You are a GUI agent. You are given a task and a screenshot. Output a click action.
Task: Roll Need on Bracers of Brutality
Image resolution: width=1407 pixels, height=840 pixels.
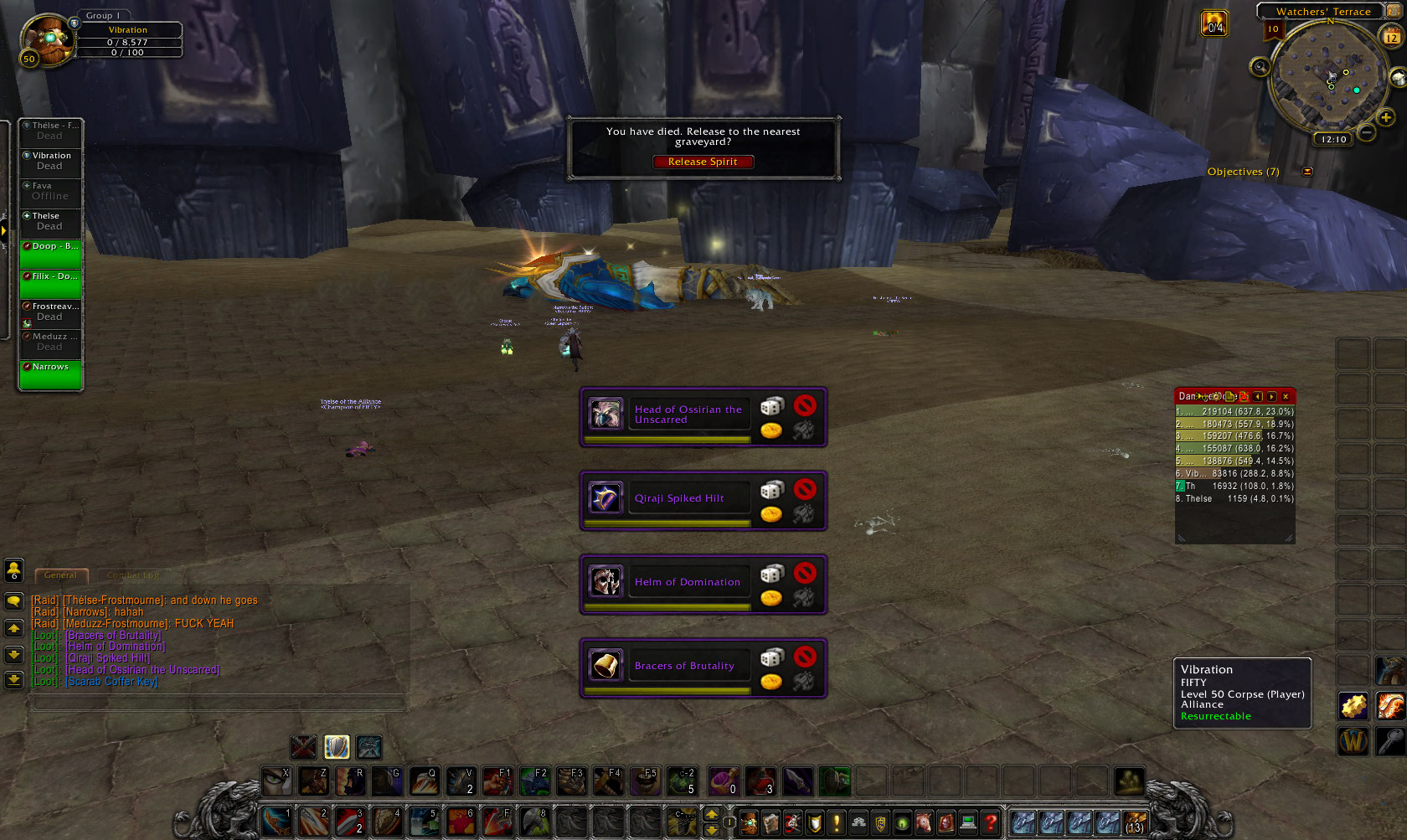point(771,657)
